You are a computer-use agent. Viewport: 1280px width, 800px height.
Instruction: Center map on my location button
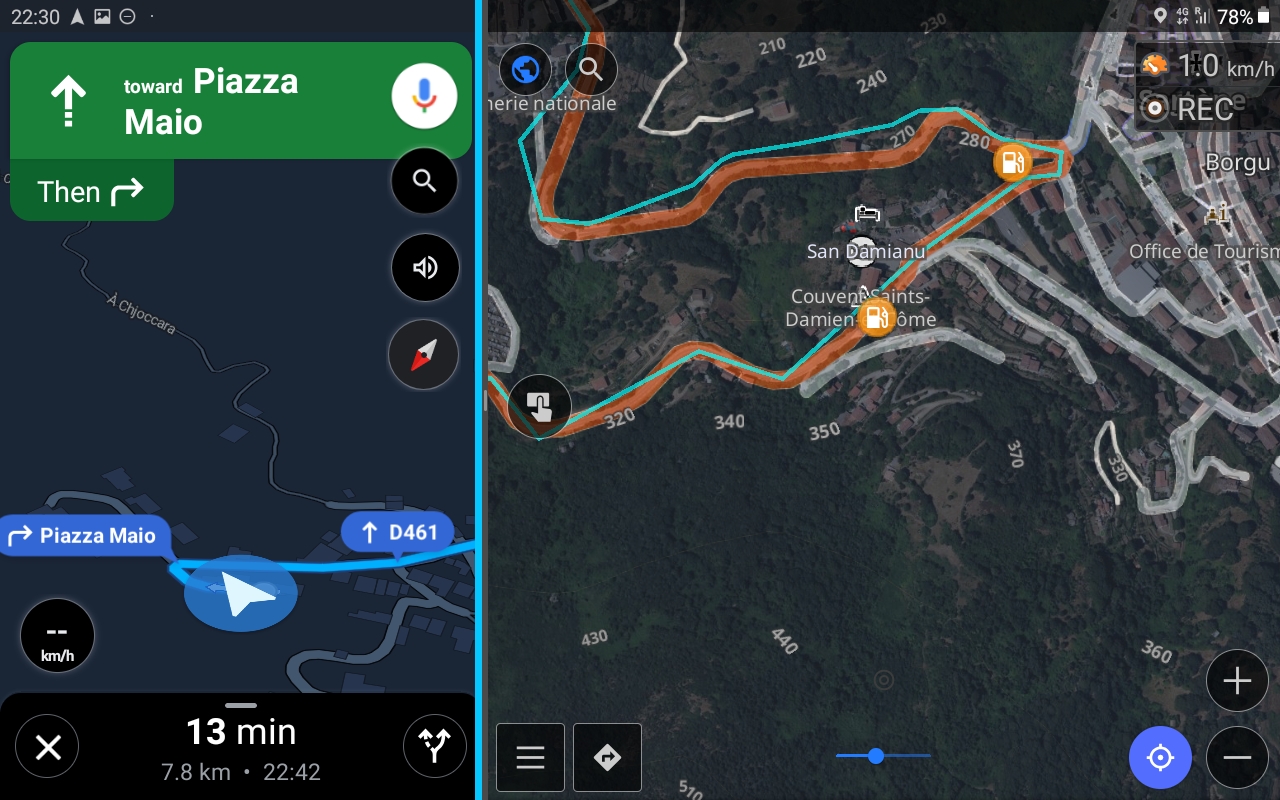(1160, 757)
